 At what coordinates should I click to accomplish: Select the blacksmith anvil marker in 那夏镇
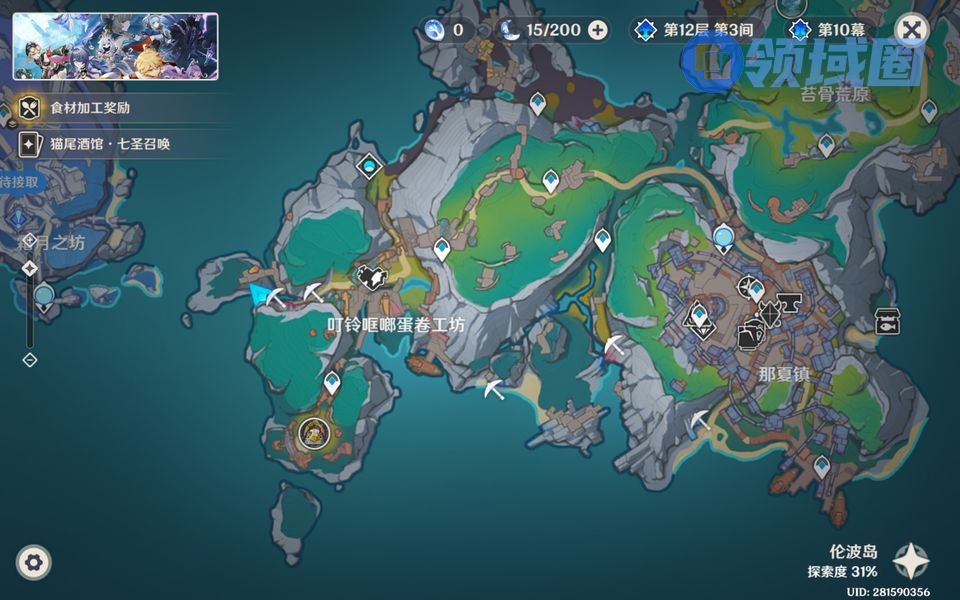(791, 302)
